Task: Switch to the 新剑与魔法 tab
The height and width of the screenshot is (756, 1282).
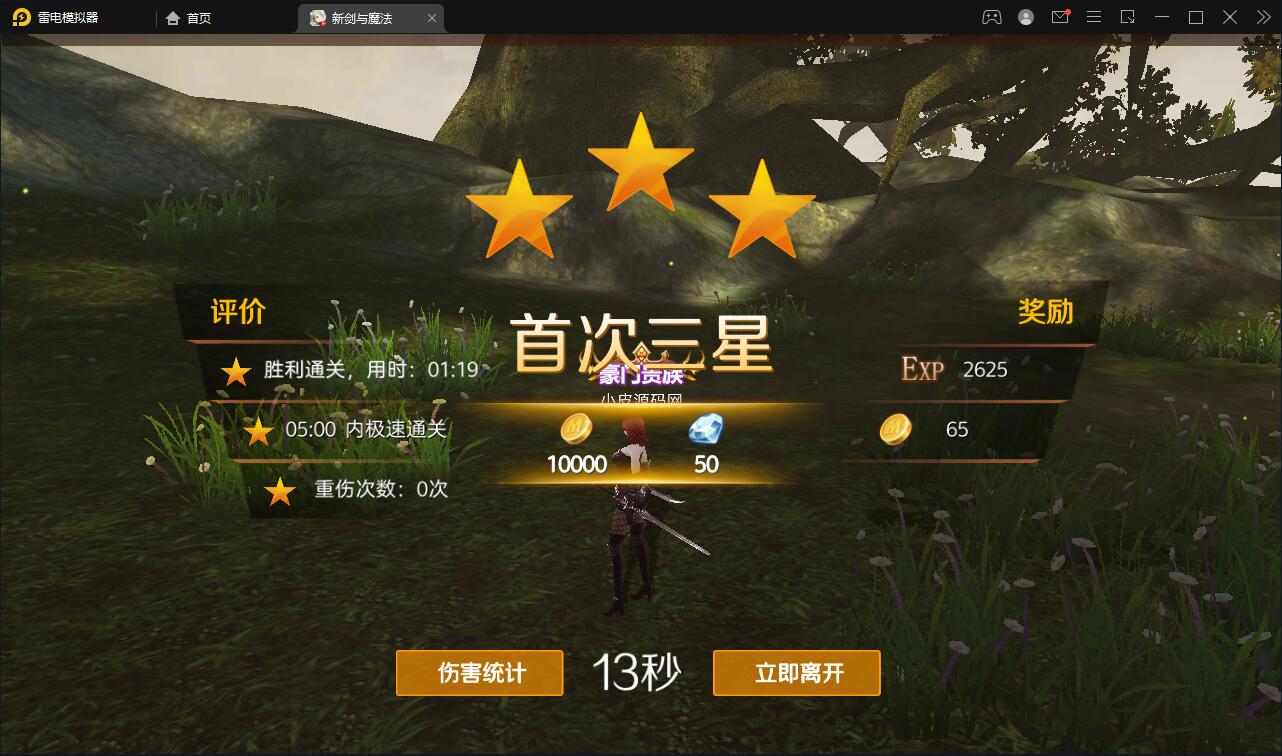Action: coord(360,17)
